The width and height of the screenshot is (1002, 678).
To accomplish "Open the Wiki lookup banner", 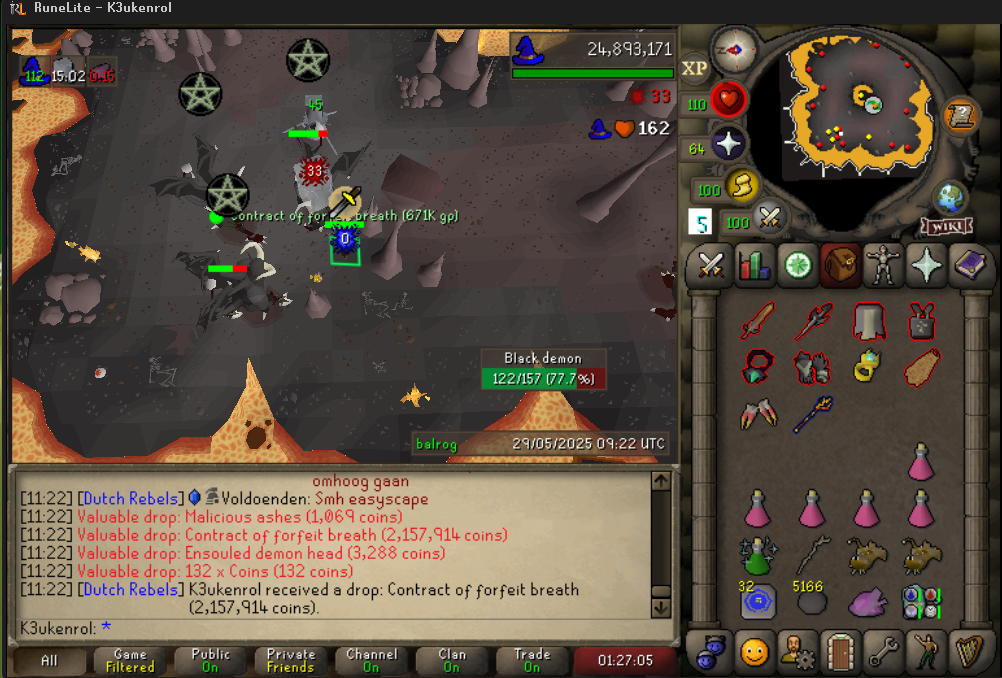I will pos(947,227).
